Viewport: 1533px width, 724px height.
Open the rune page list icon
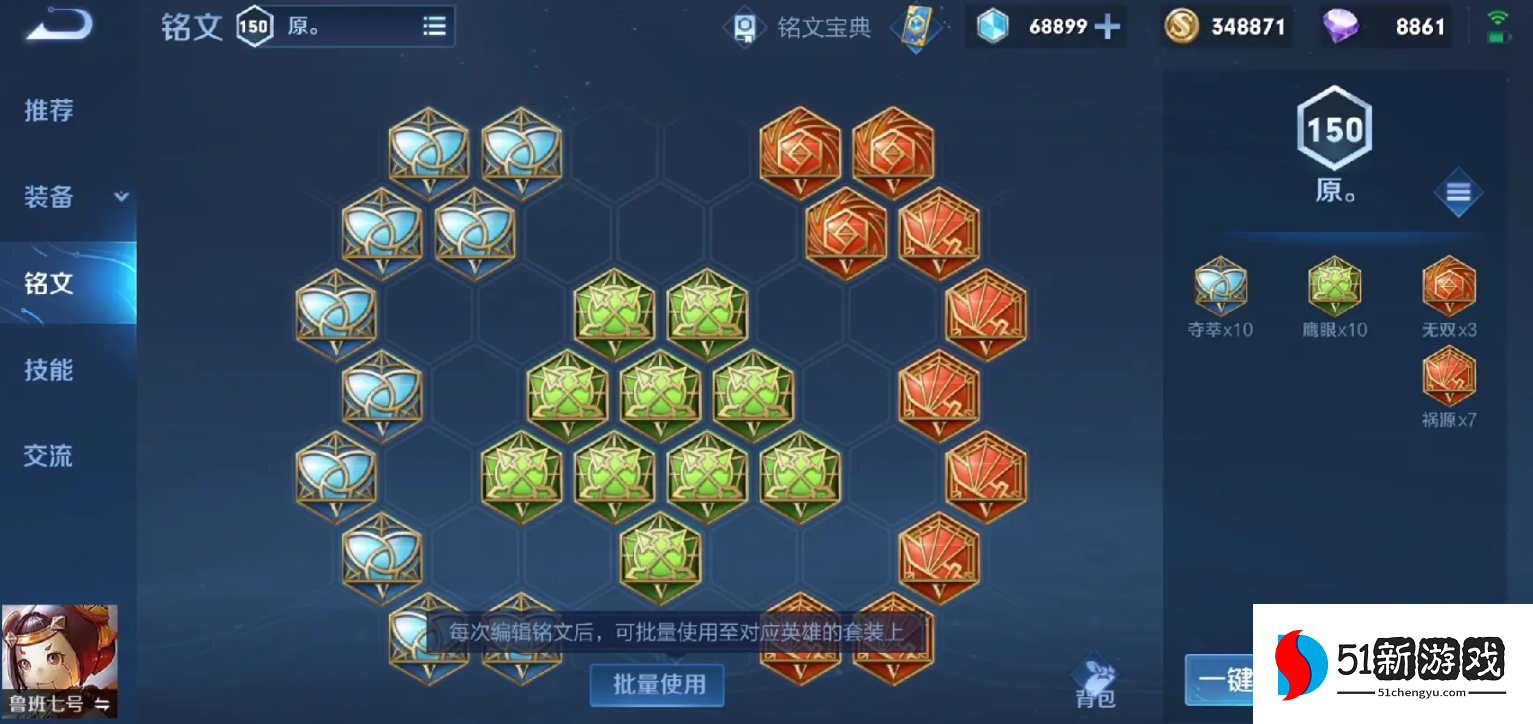click(434, 25)
